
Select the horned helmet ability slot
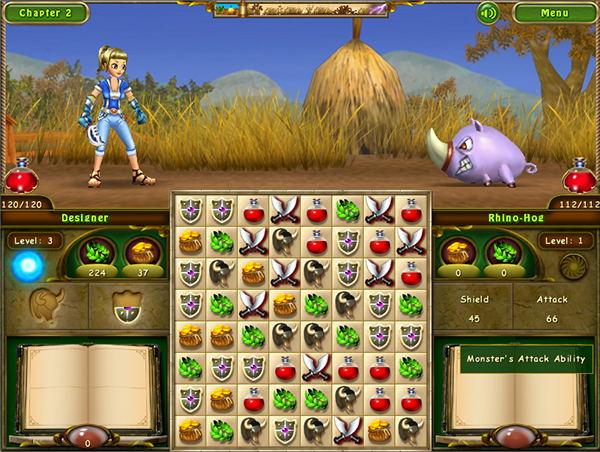click(46, 305)
